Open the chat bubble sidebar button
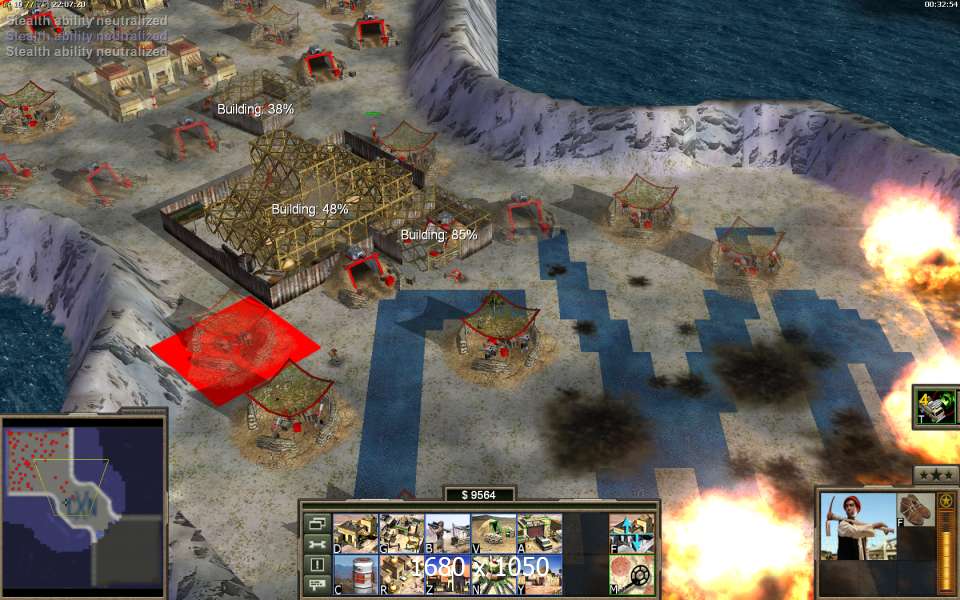Viewport: 960px width, 600px height. pyautogui.click(x=317, y=584)
